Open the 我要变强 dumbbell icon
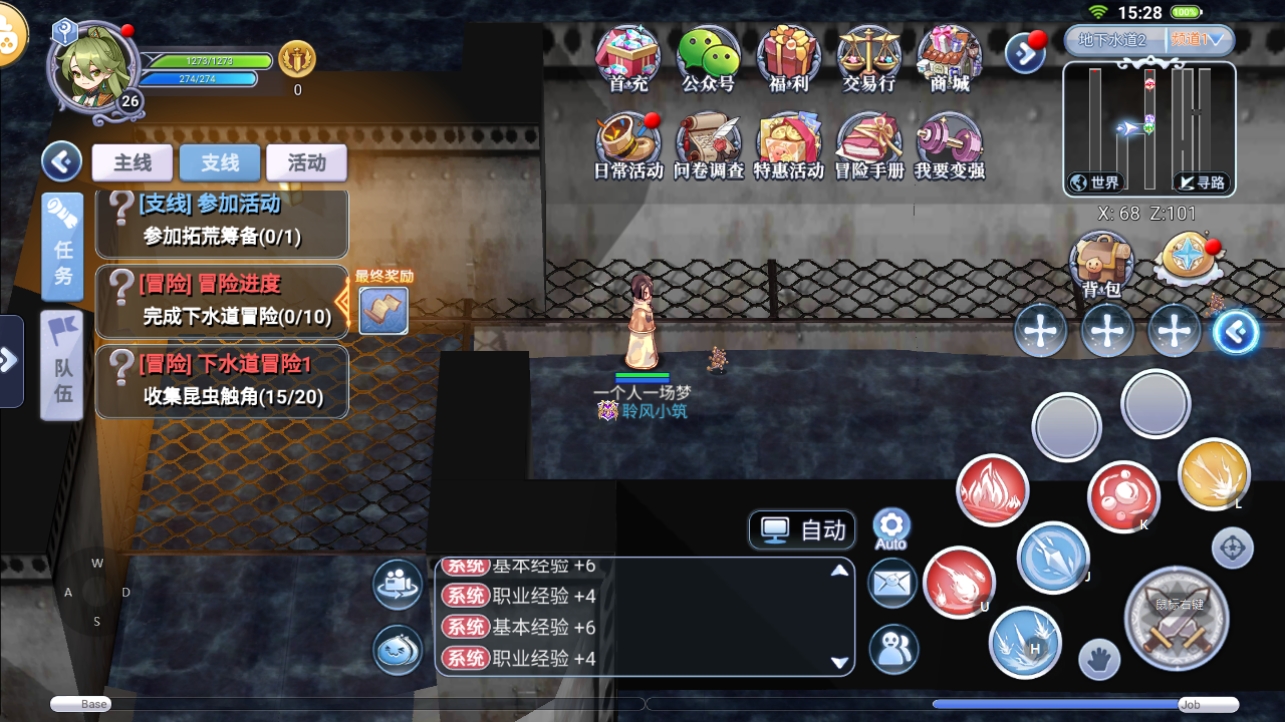Screen dimensions: 1285x722 click(x=949, y=145)
